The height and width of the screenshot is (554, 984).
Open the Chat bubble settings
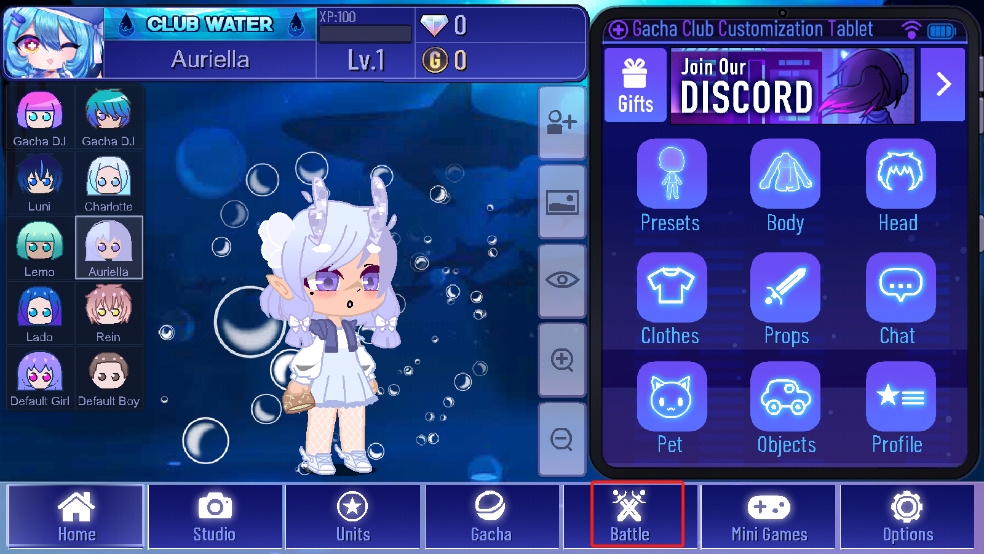[x=899, y=298]
